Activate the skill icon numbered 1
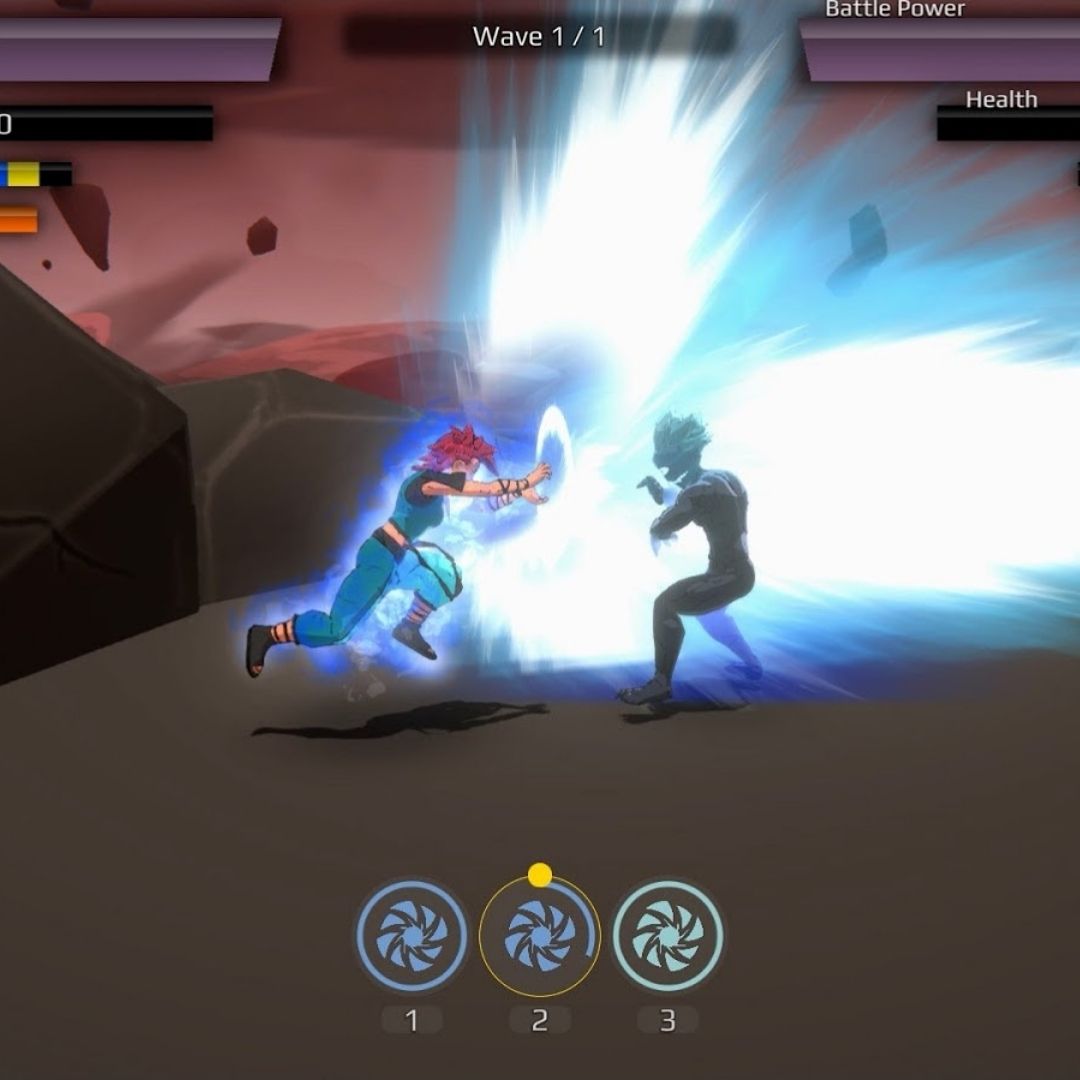Viewport: 1080px width, 1080px height. pyautogui.click(x=412, y=935)
